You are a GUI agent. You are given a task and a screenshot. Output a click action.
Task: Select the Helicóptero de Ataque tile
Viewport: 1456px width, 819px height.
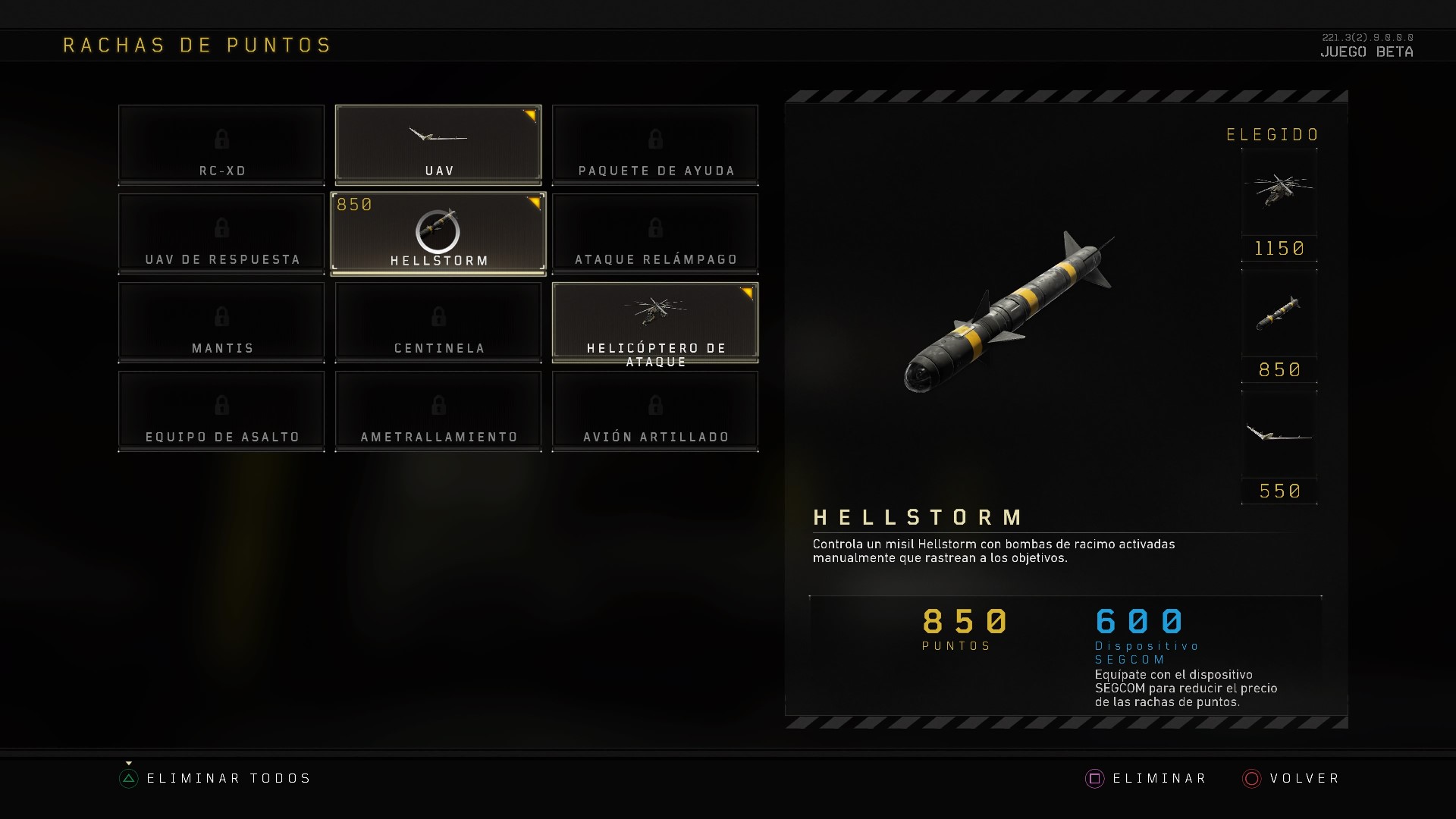click(655, 322)
